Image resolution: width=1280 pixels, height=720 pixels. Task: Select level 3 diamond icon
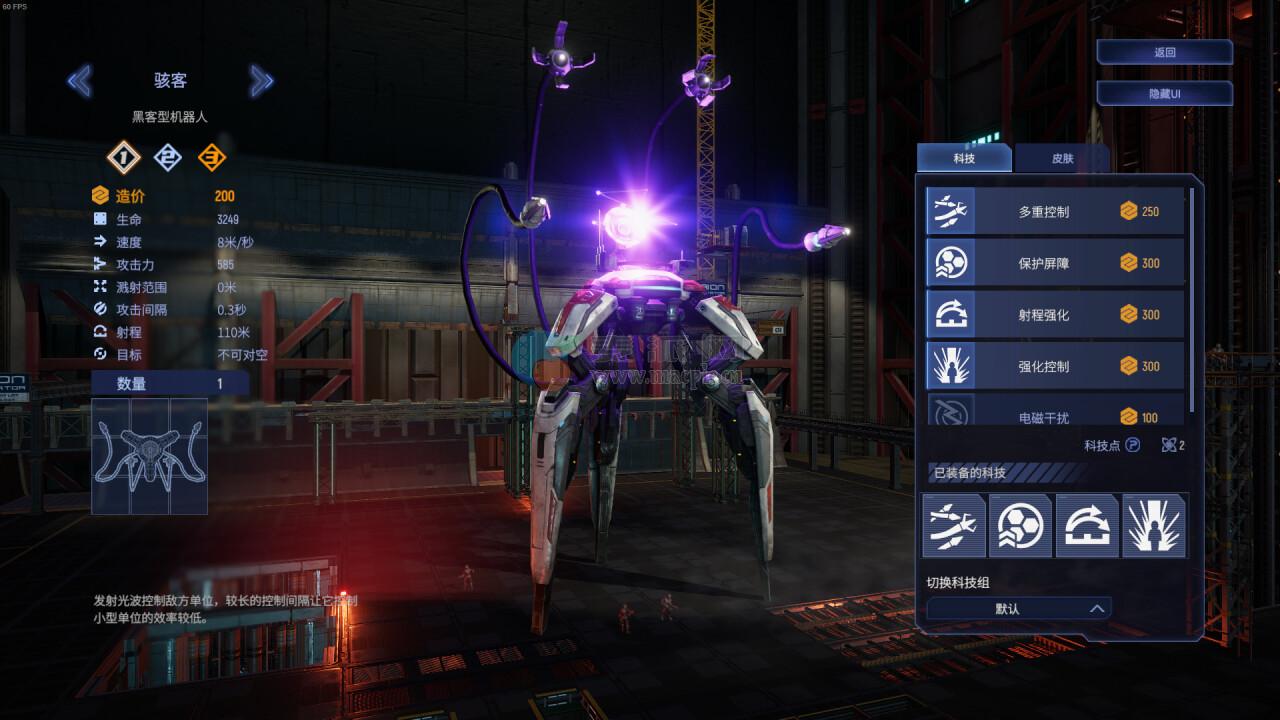(211, 157)
